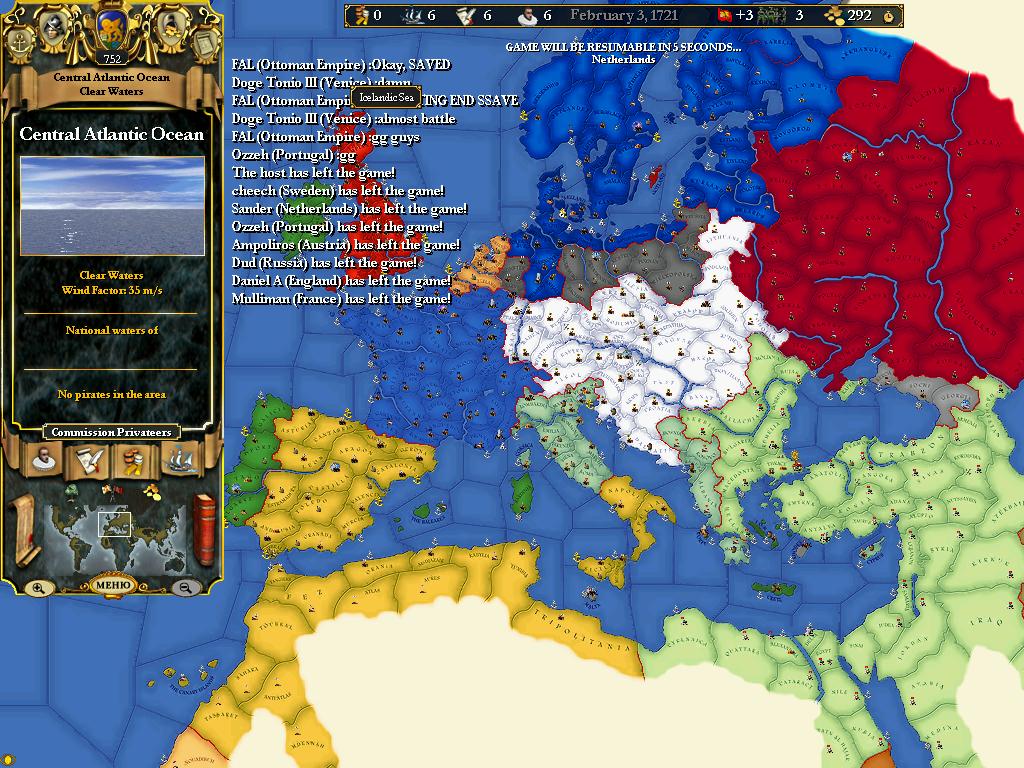This screenshot has height=768, width=1024.
Task: Switch to the tree map mode icon
Action: [x=73, y=491]
